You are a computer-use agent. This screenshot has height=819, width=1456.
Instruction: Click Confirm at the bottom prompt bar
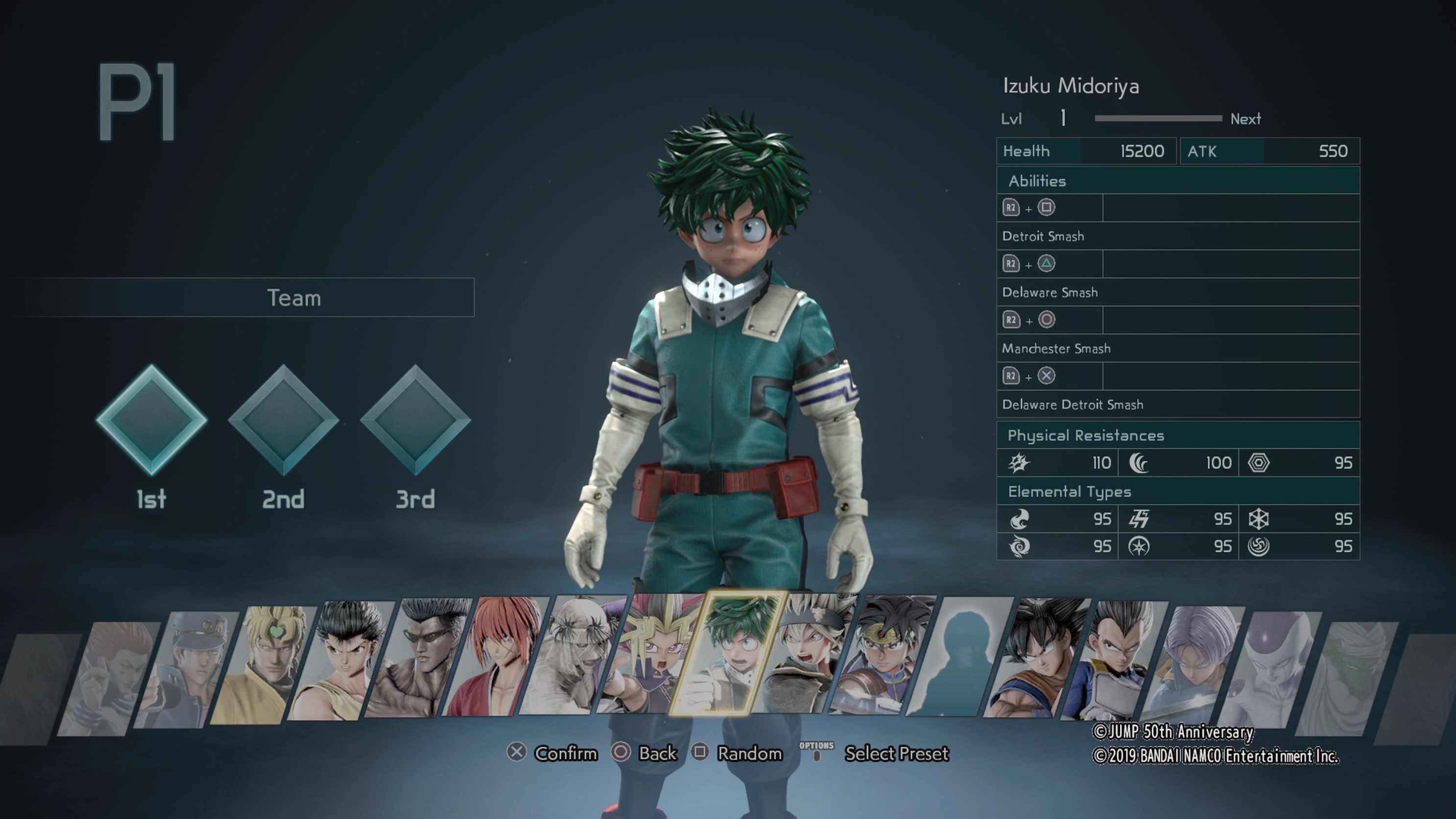564,753
